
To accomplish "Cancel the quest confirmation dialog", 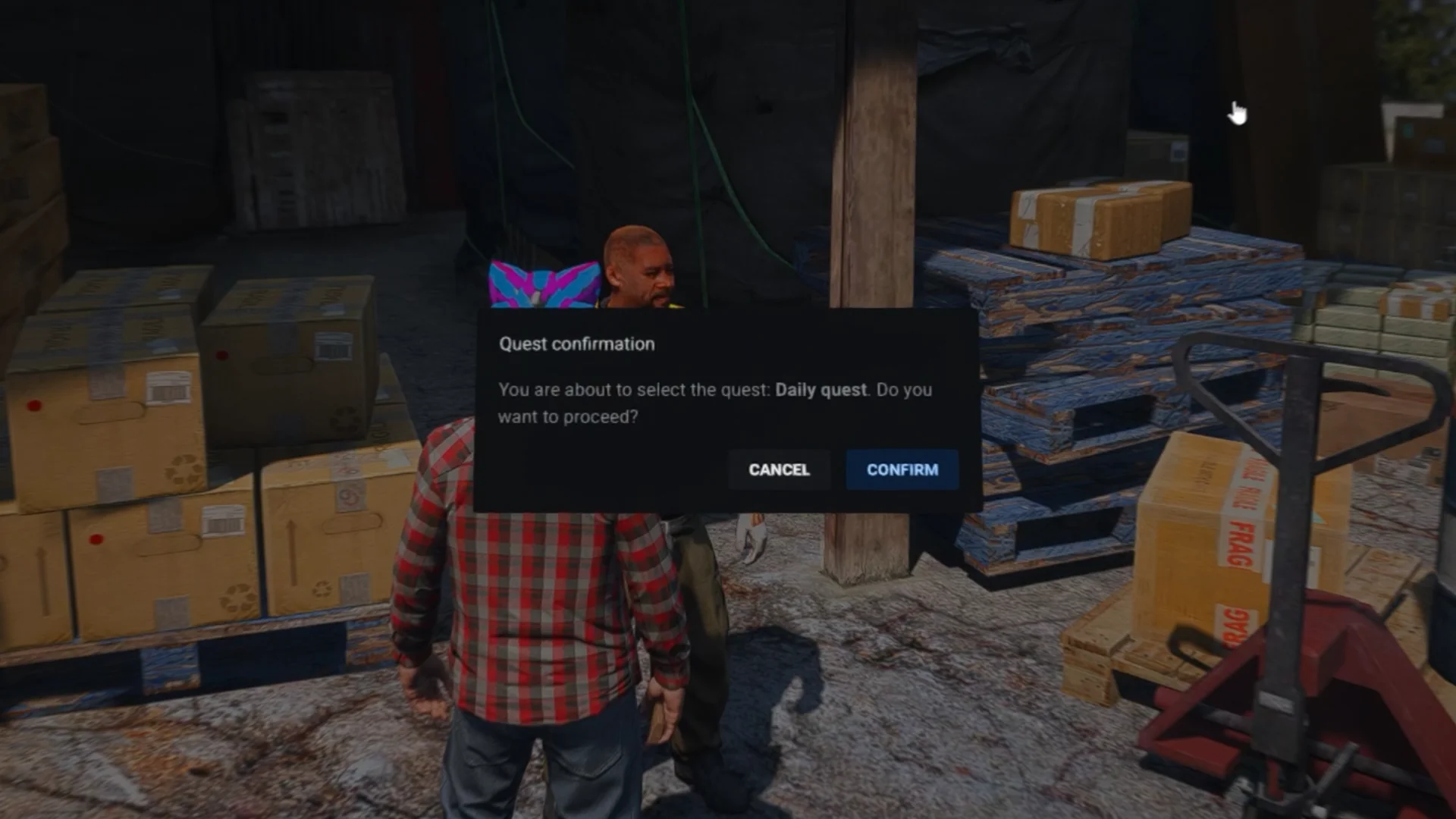I will [x=779, y=469].
